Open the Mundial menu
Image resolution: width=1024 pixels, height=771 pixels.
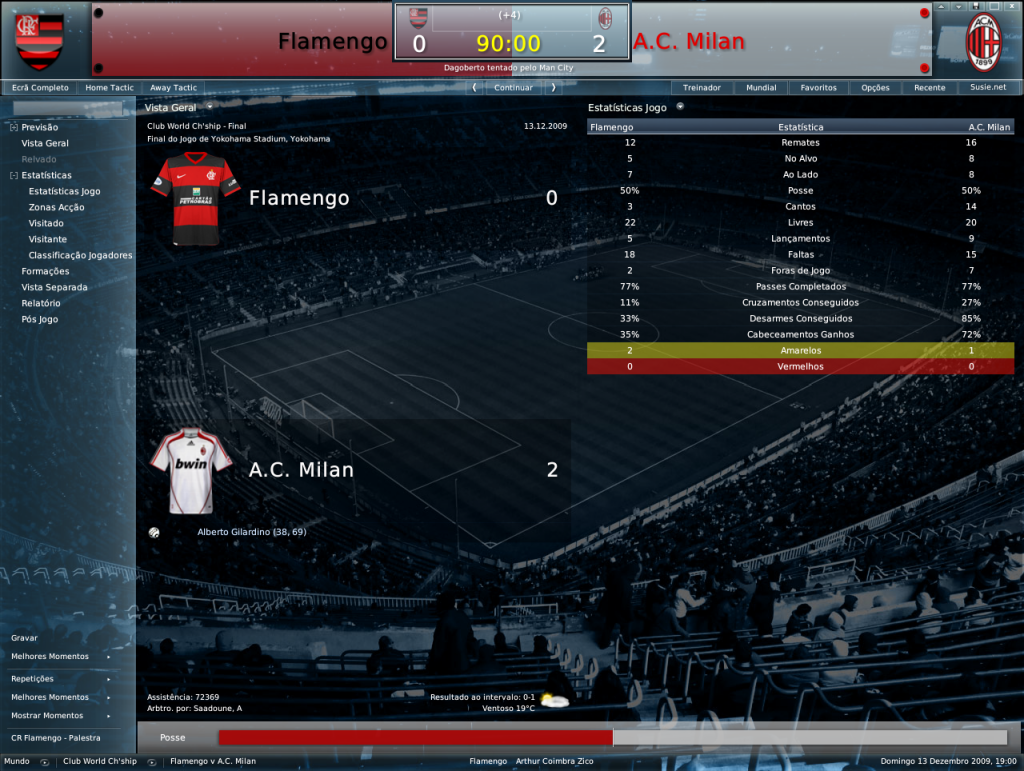pos(761,88)
